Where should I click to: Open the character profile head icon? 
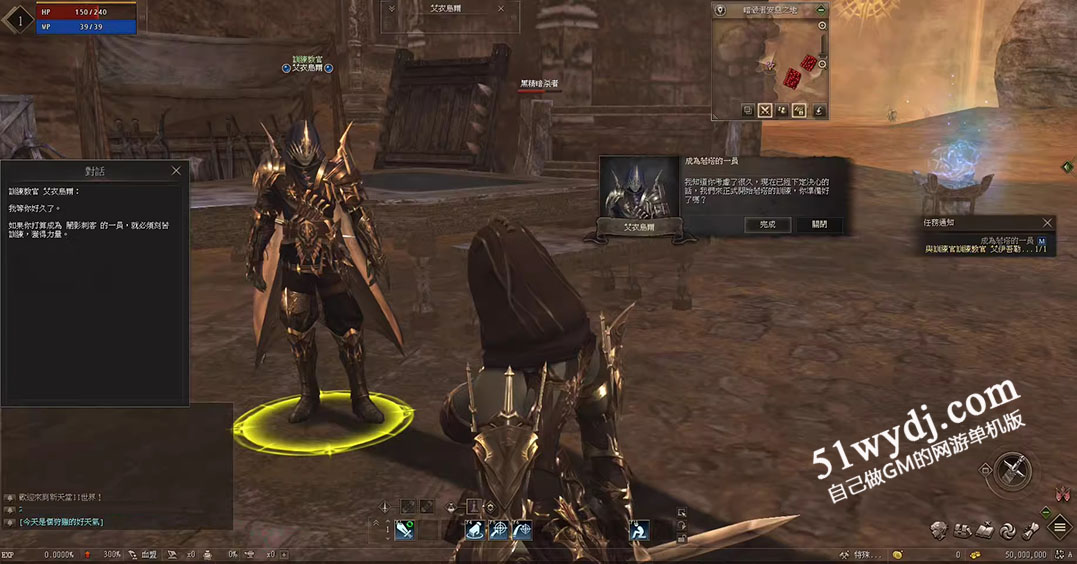pyautogui.click(x=938, y=530)
